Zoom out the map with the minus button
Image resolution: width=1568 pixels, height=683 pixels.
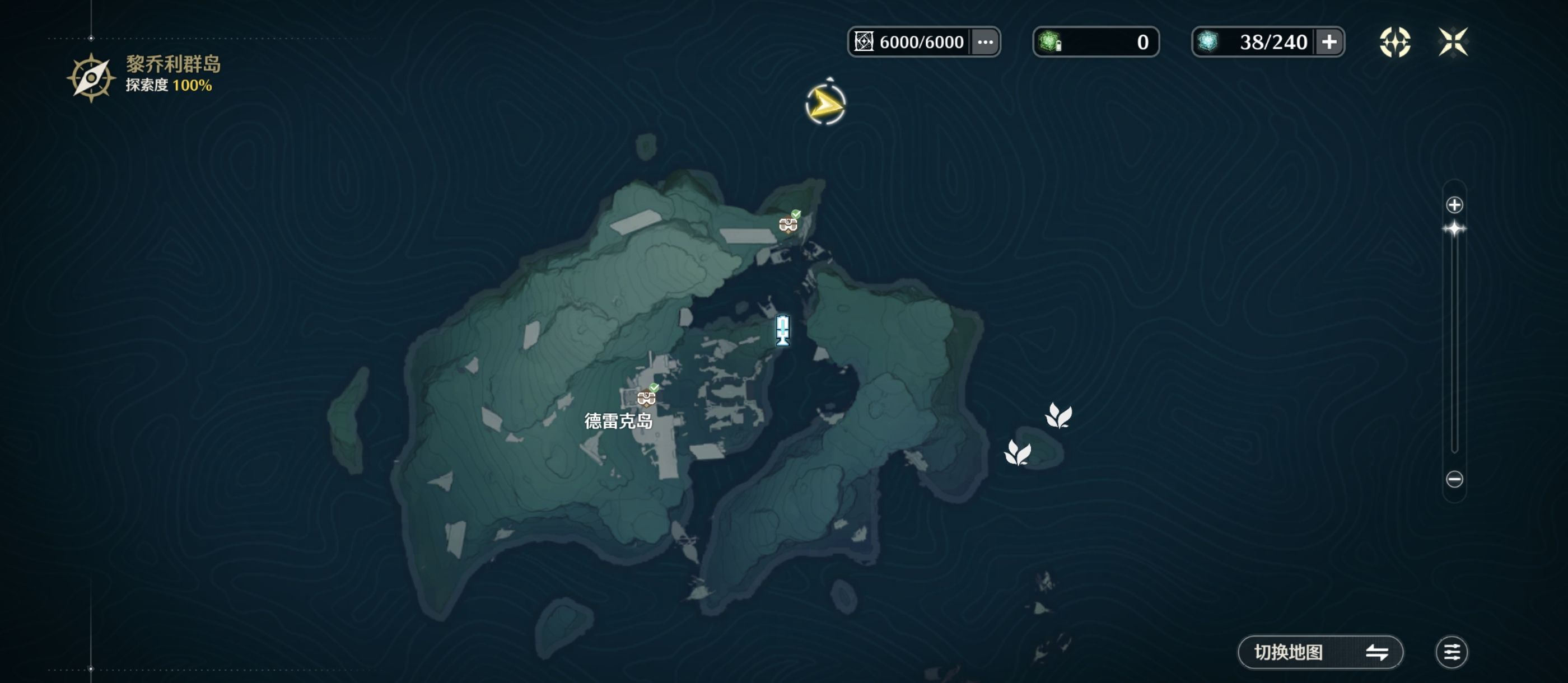pyautogui.click(x=1454, y=479)
